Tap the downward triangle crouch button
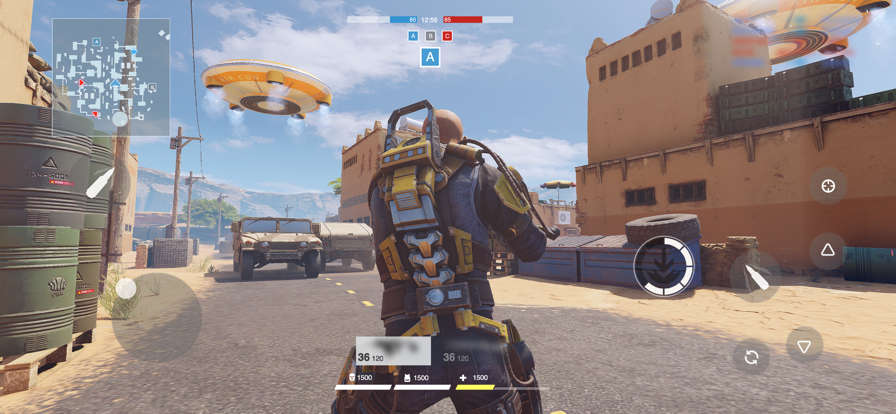 pos(804,346)
